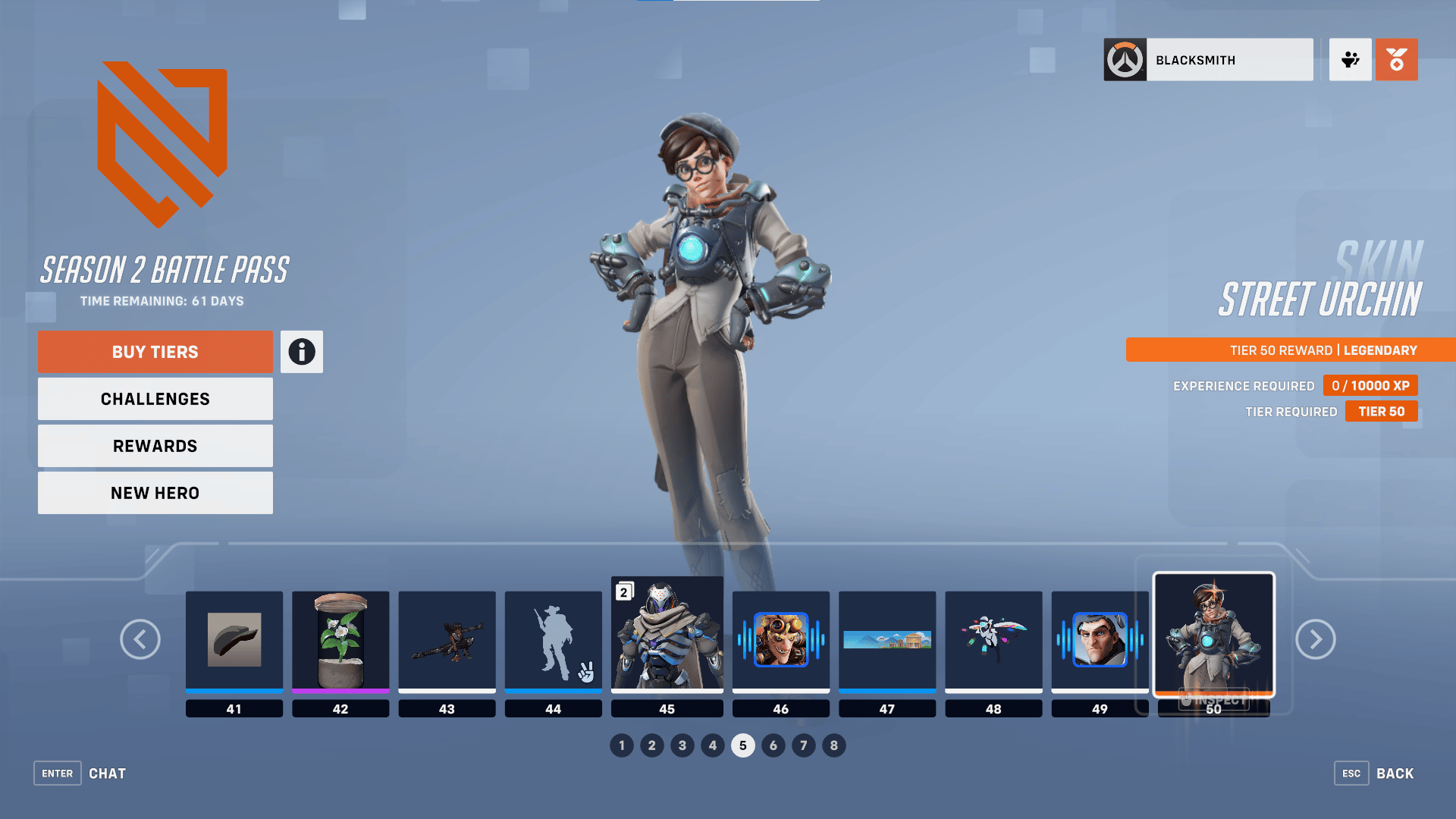Jump to tier page 8
This screenshot has width=1456, height=819.
coord(834,745)
